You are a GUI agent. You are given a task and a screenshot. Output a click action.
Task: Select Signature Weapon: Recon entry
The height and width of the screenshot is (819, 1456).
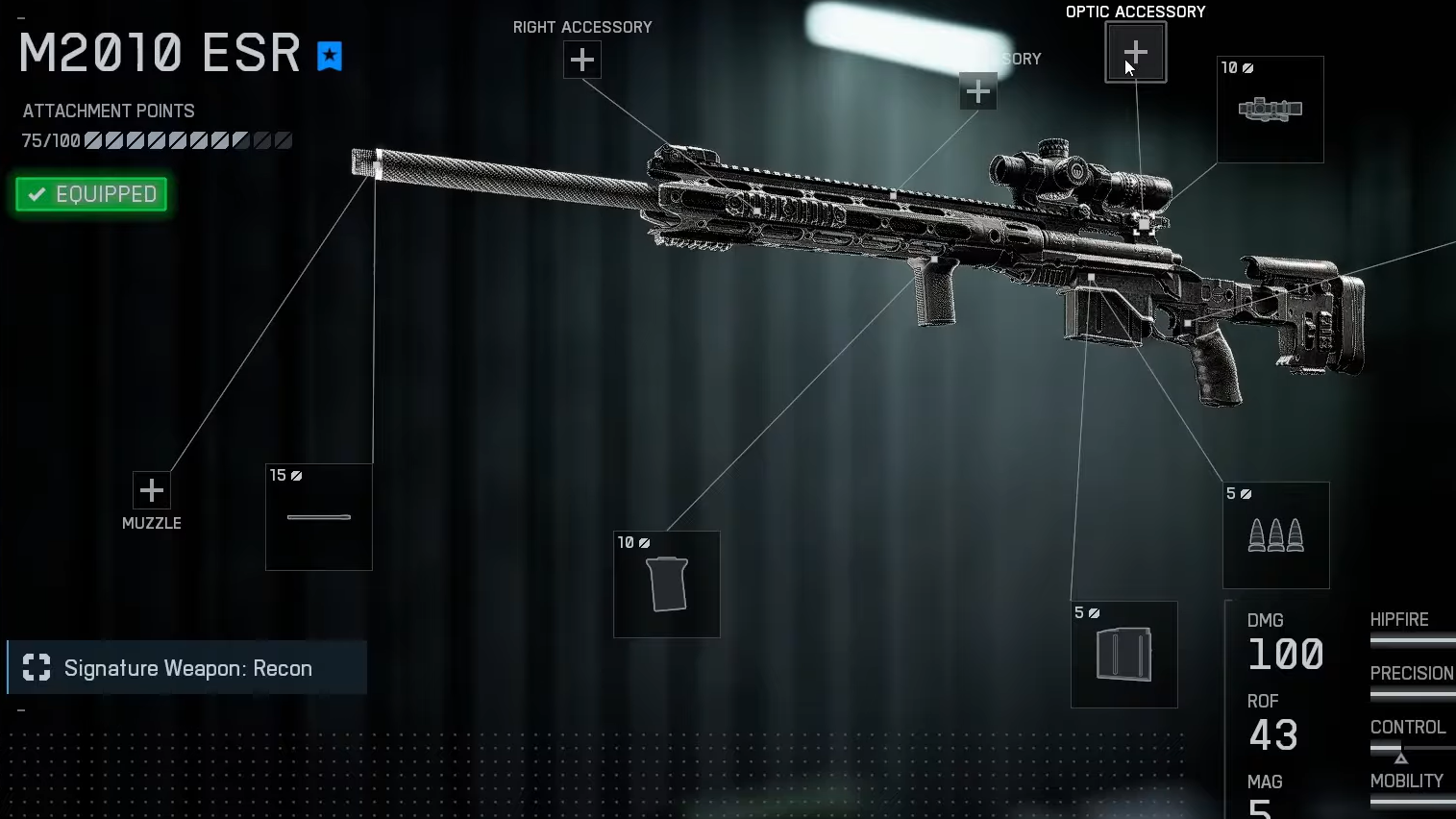click(187, 668)
